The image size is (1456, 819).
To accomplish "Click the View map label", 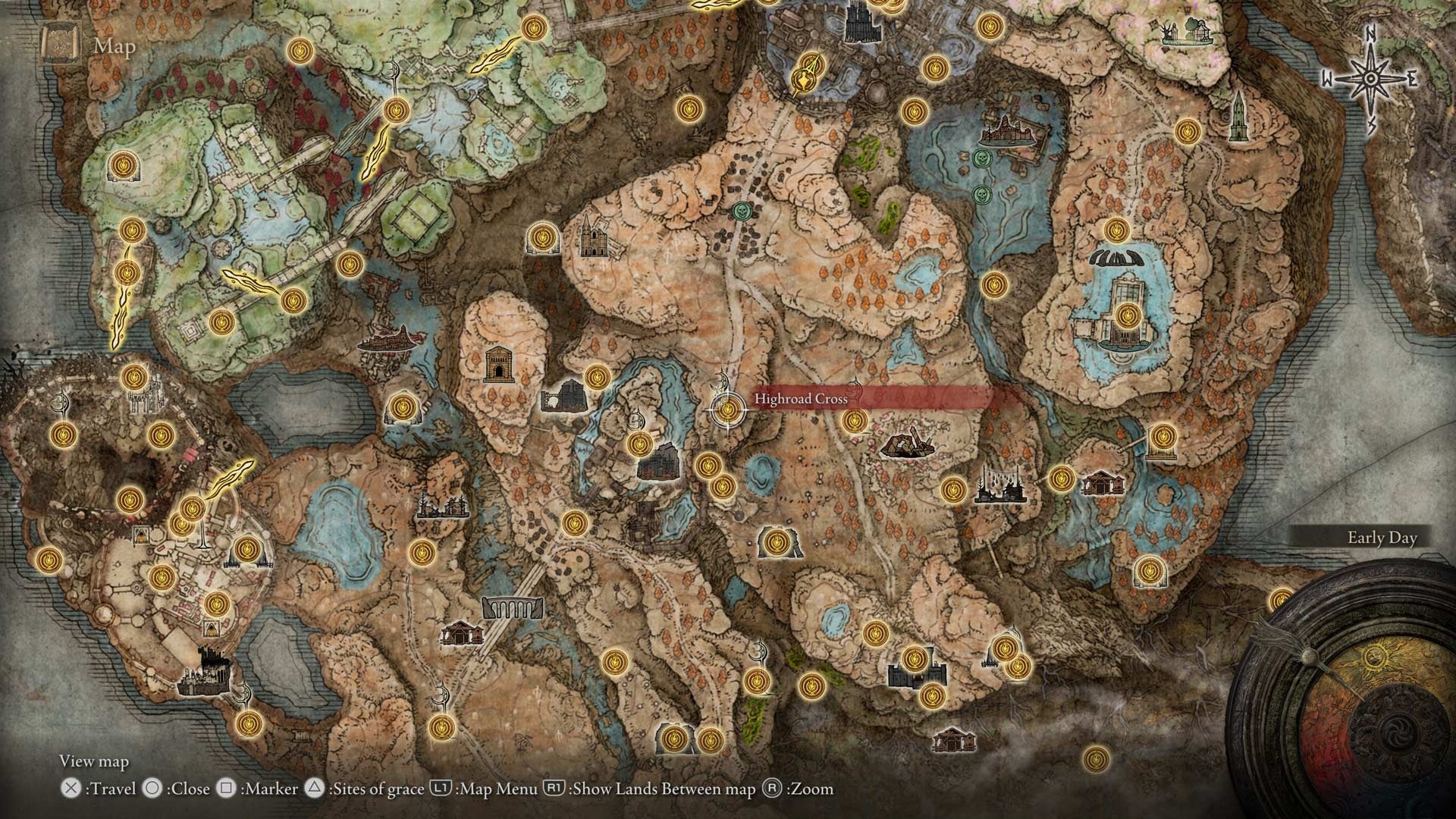I will click(96, 761).
